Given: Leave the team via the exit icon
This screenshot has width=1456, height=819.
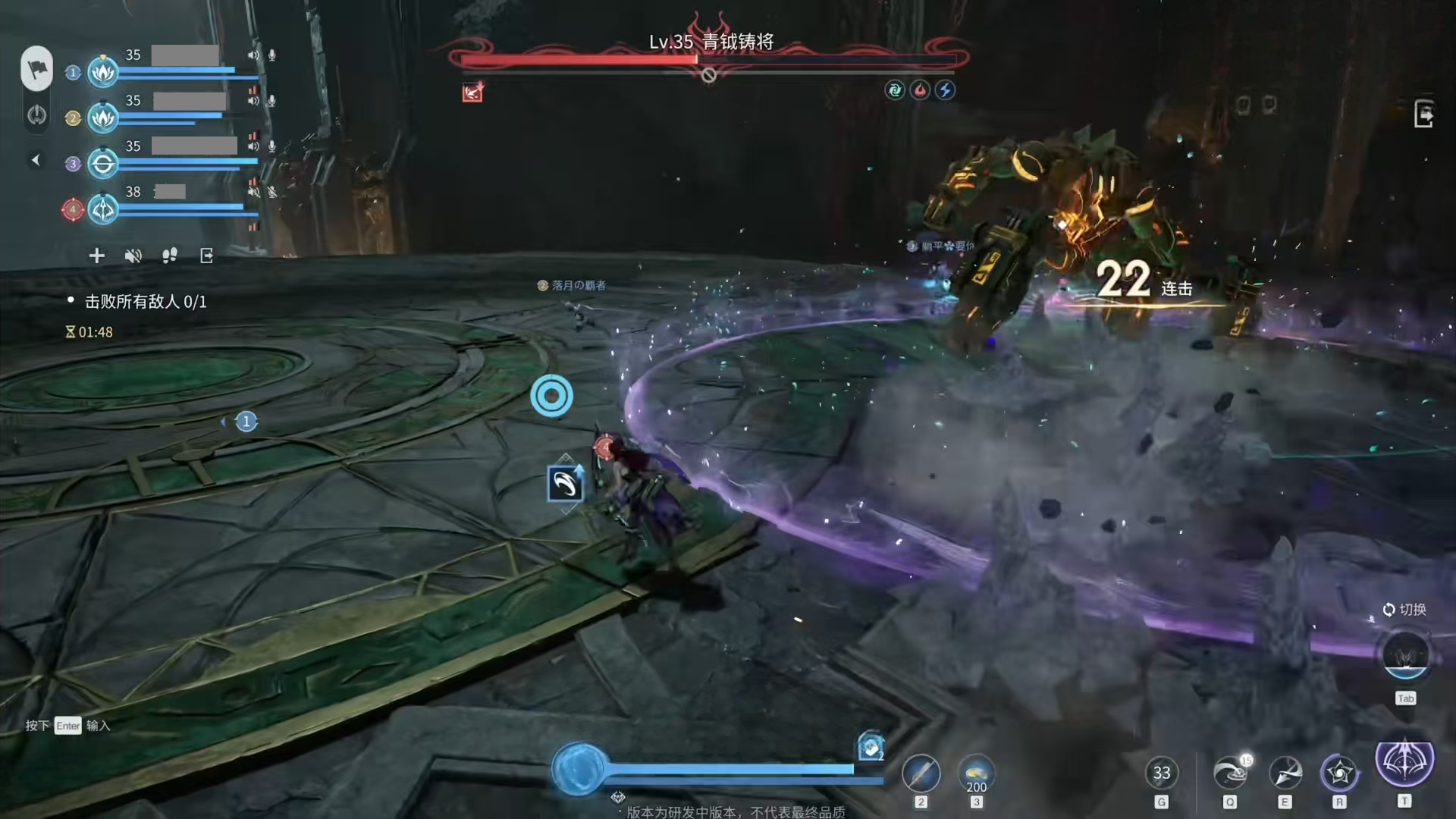Looking at the screenshot, I should pos(206,256).
